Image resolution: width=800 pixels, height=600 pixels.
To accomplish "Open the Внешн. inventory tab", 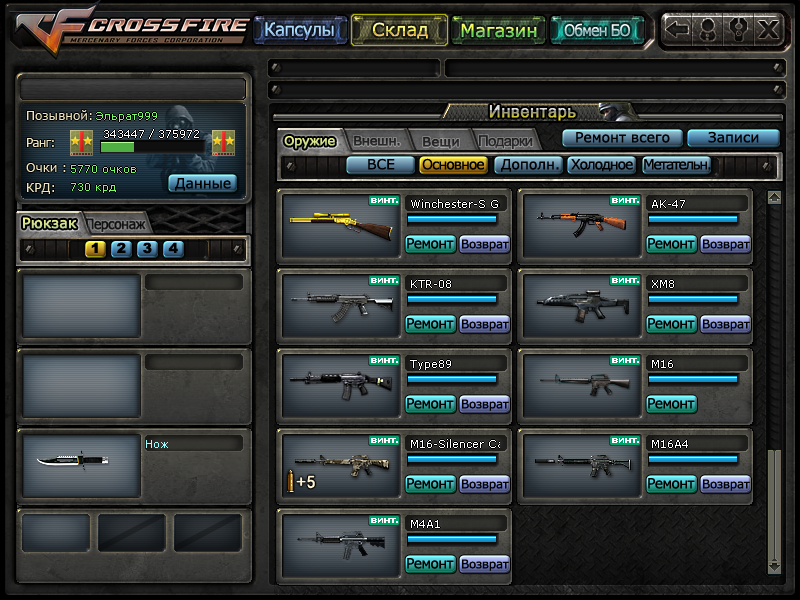I will [x=377, y=141].
